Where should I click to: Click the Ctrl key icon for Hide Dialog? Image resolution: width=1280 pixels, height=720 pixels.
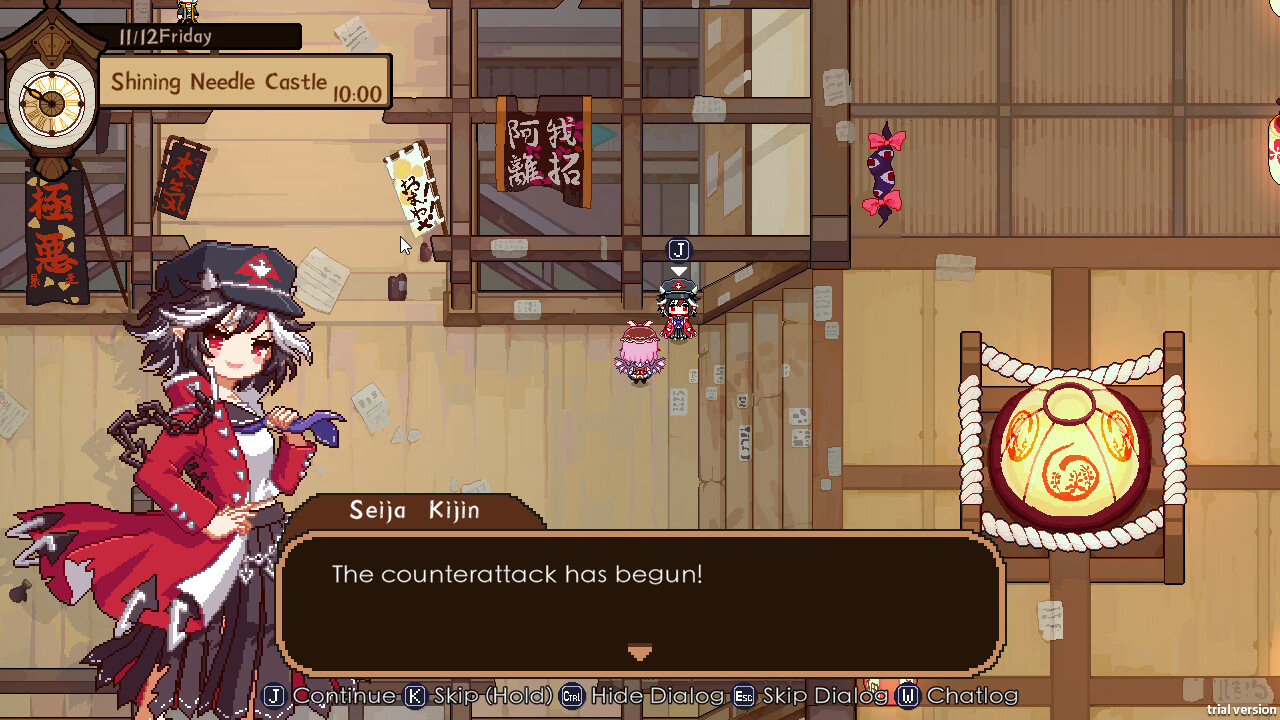[x=570, y=696]
